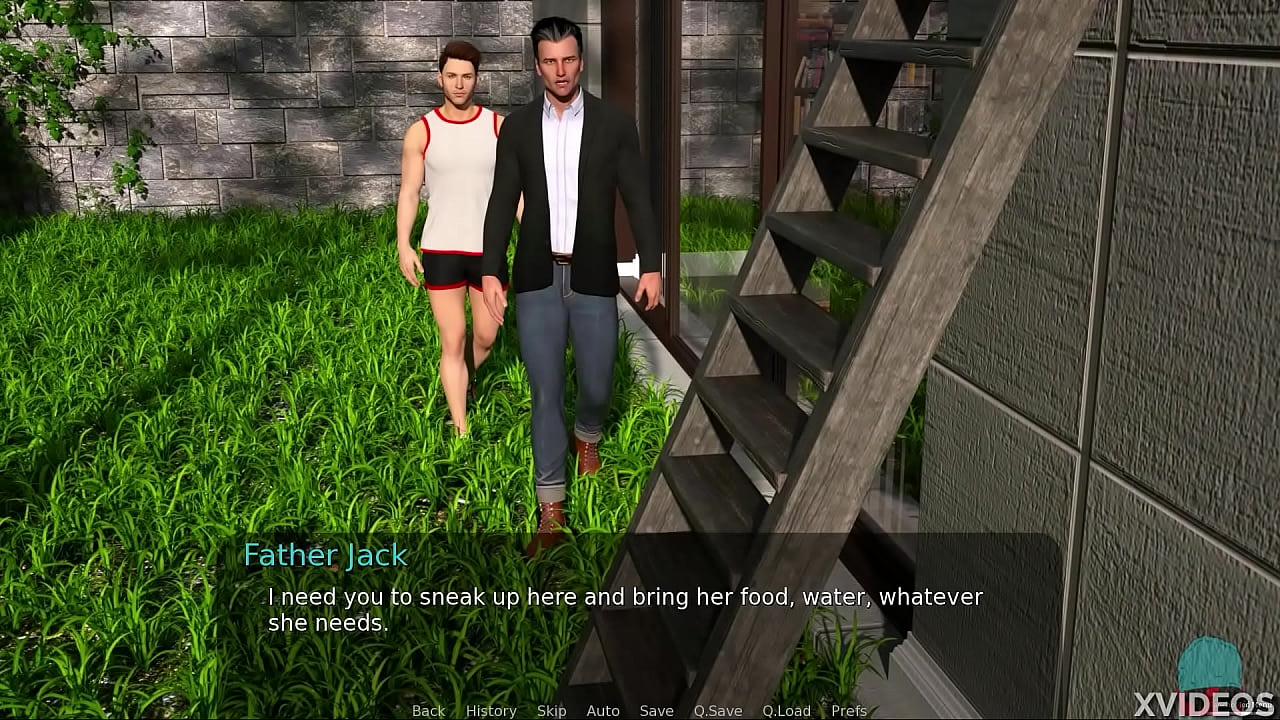Viewport: 1280px width, 720px height.
Task: Open the Save game menu
Action: coord(656,710)
